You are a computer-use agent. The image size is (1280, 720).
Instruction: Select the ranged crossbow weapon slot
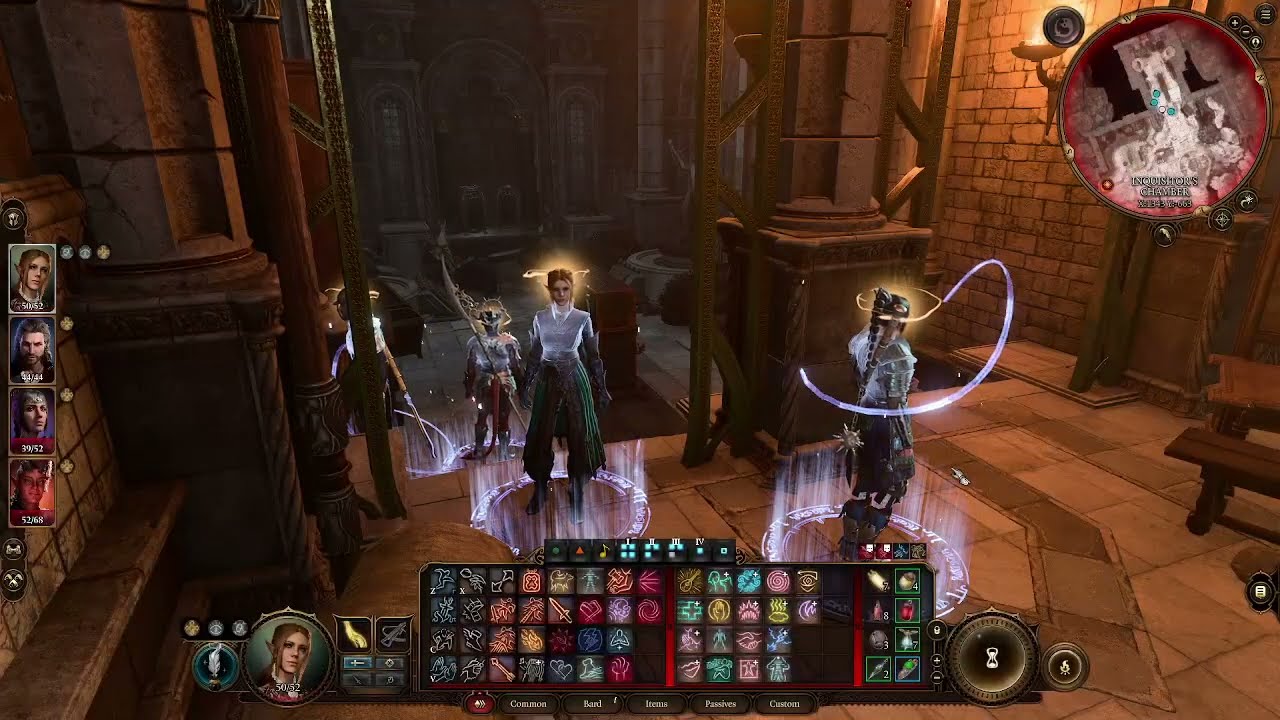pyautogui.click(x=394, y=632)
